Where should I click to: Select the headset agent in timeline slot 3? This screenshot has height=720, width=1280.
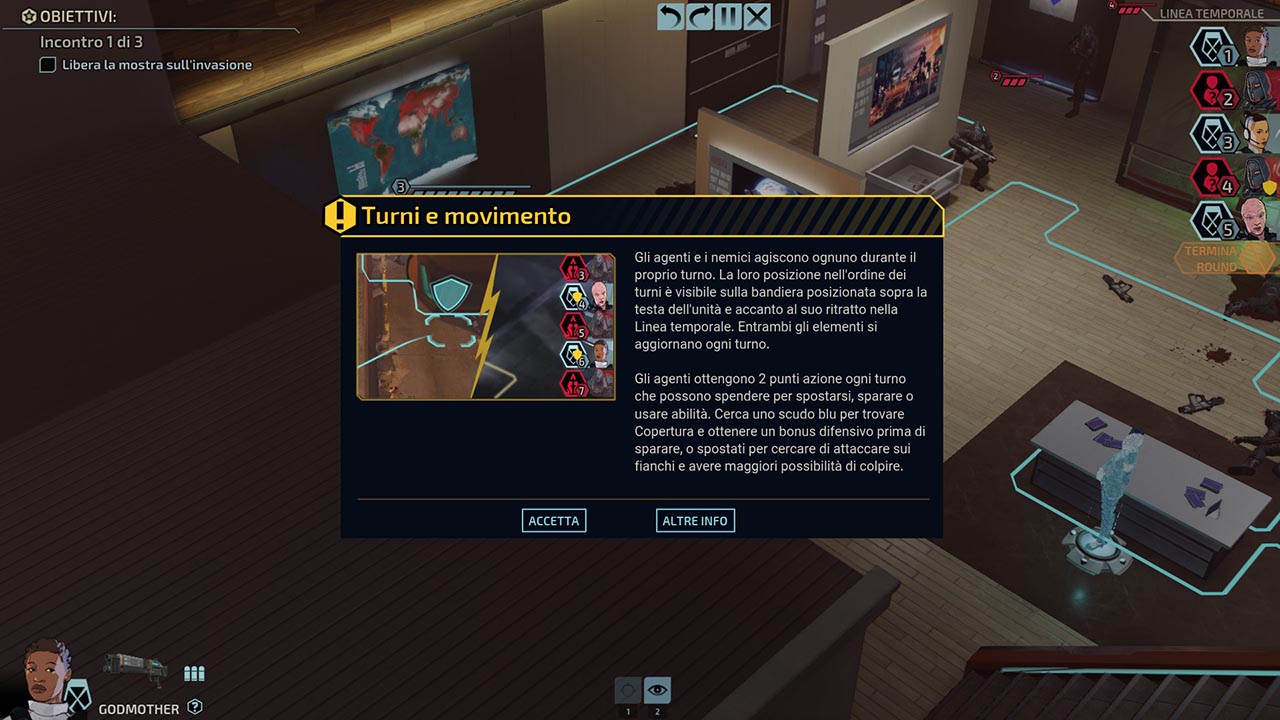[x=1232, y=134]
